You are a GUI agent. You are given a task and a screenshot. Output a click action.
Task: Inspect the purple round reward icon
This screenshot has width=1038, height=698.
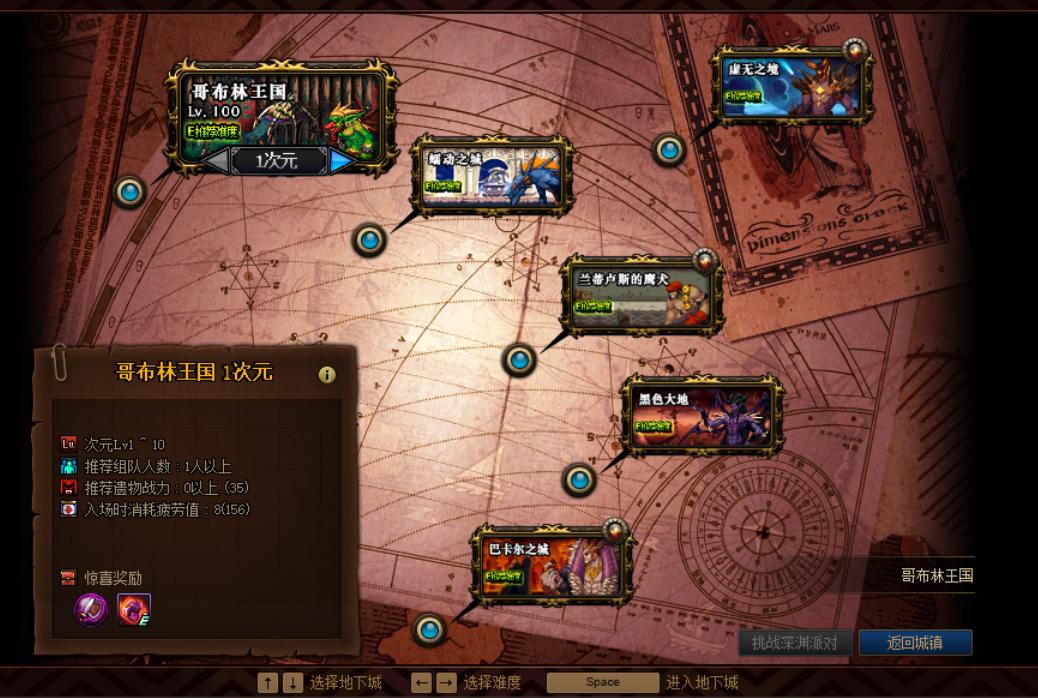92,609
